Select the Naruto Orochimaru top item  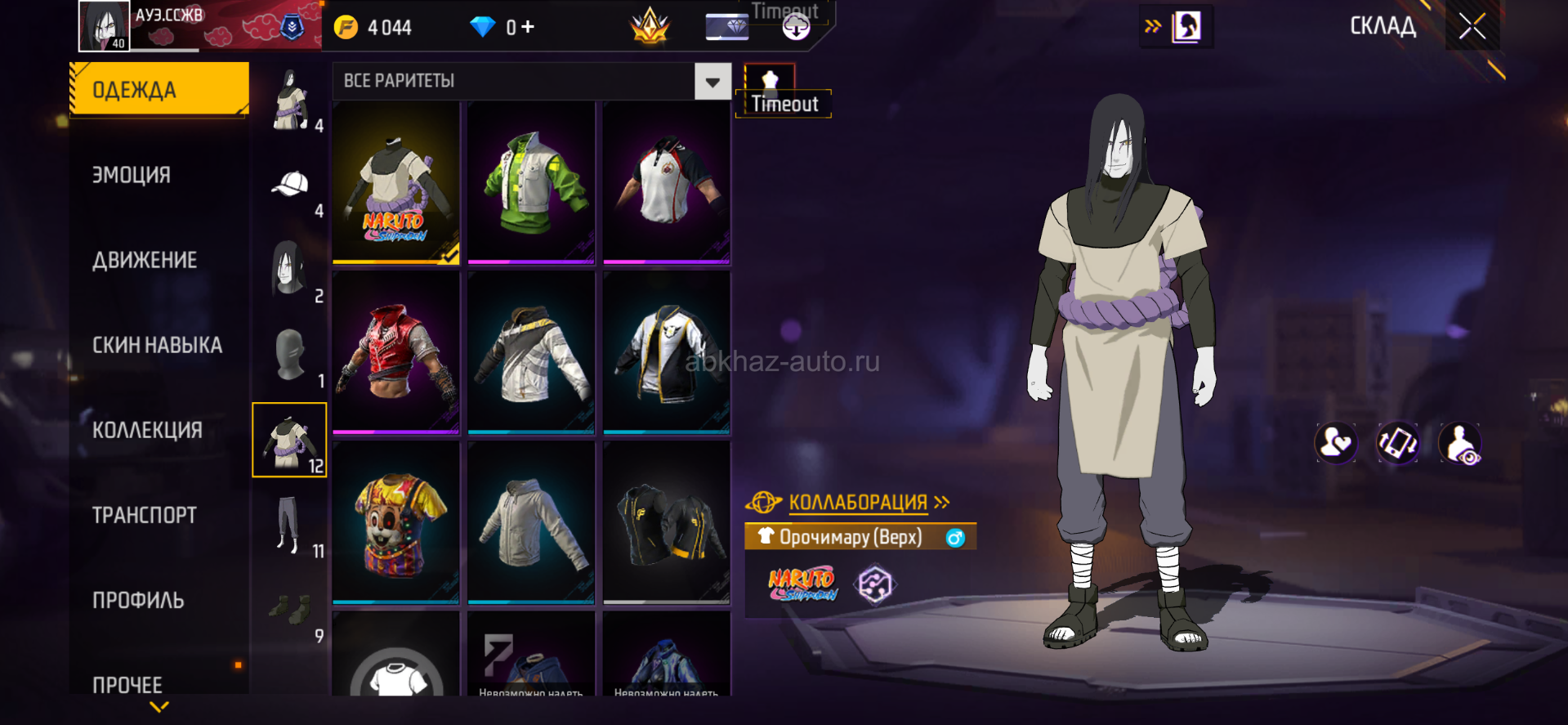[x=396, y=183]
